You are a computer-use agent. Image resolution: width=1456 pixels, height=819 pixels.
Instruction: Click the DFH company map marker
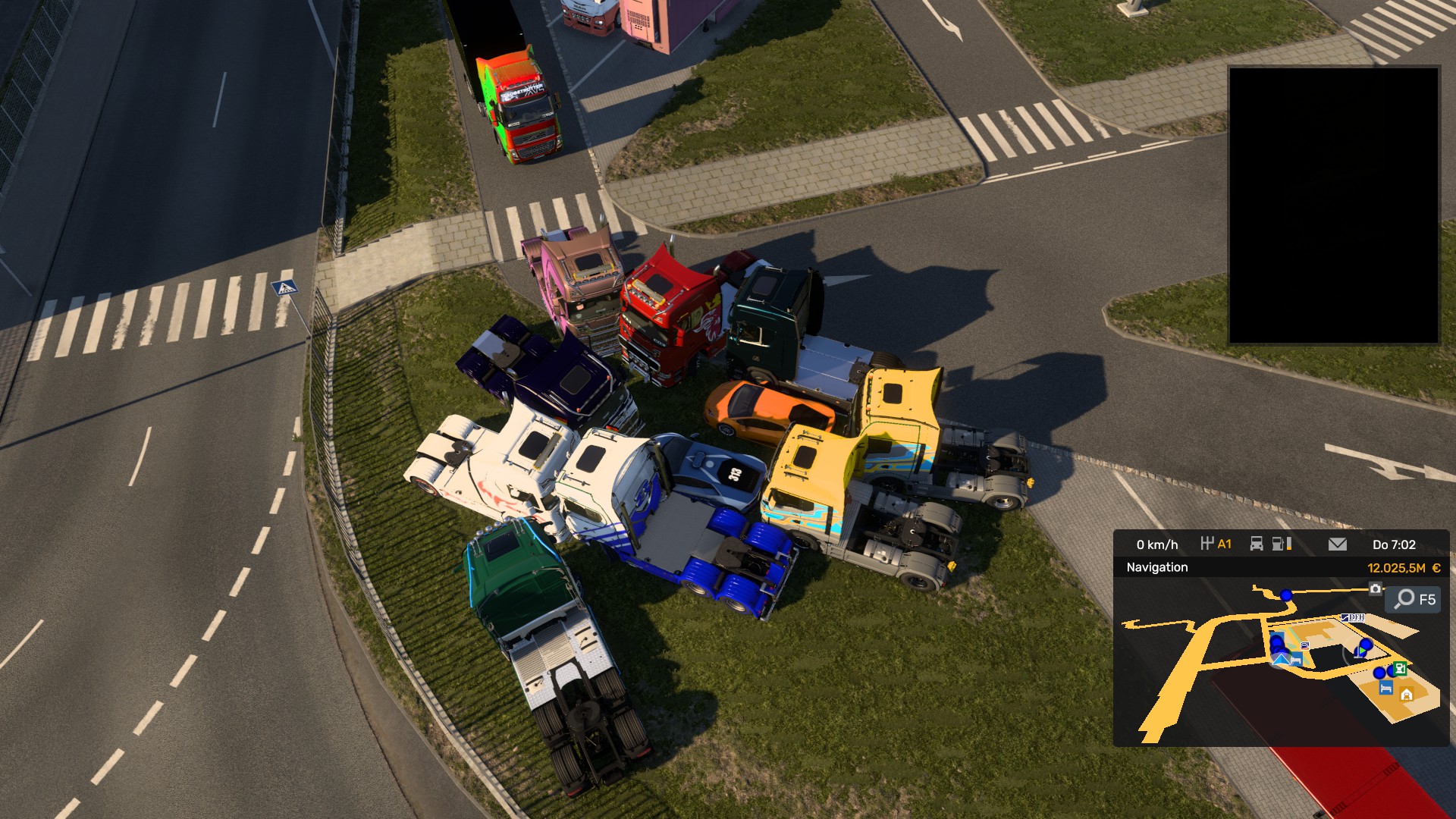click(1353, 617)
